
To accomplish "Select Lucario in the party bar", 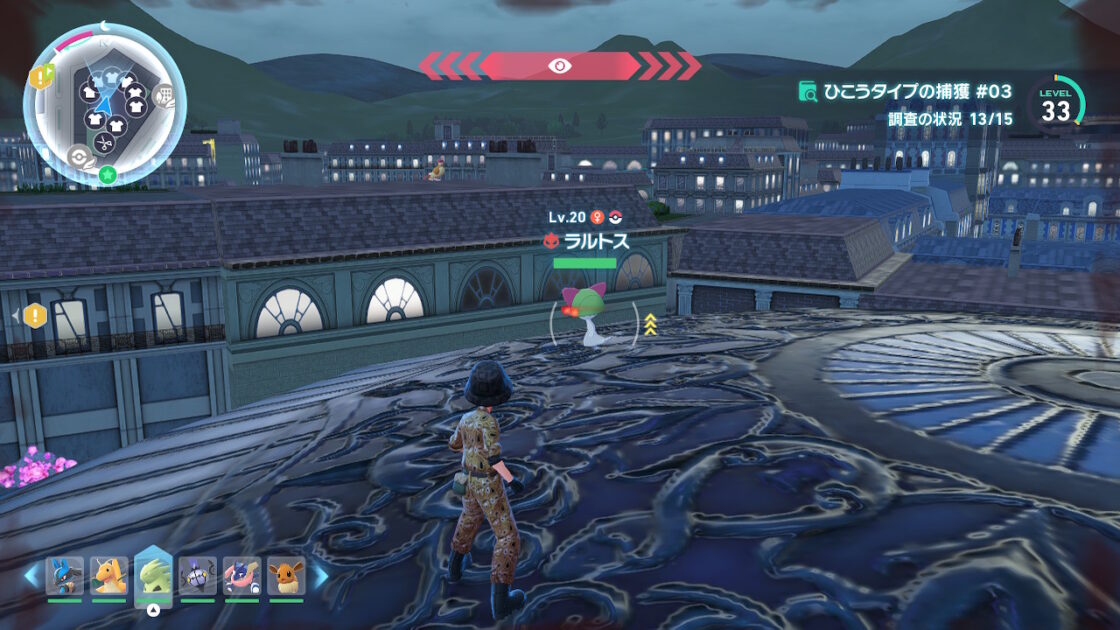I will tap(65, 576).
